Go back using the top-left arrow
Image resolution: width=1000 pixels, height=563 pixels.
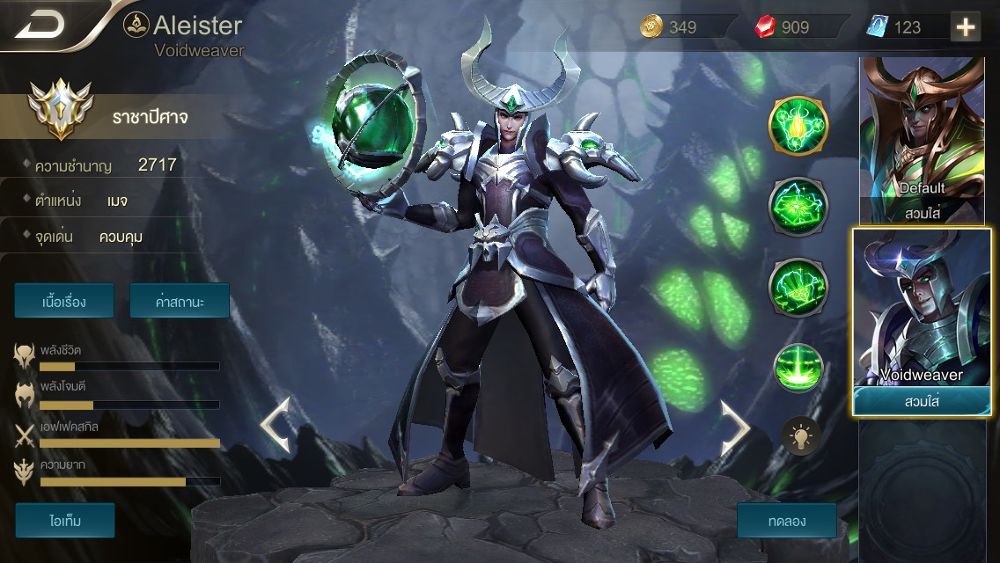coord(40,24)
